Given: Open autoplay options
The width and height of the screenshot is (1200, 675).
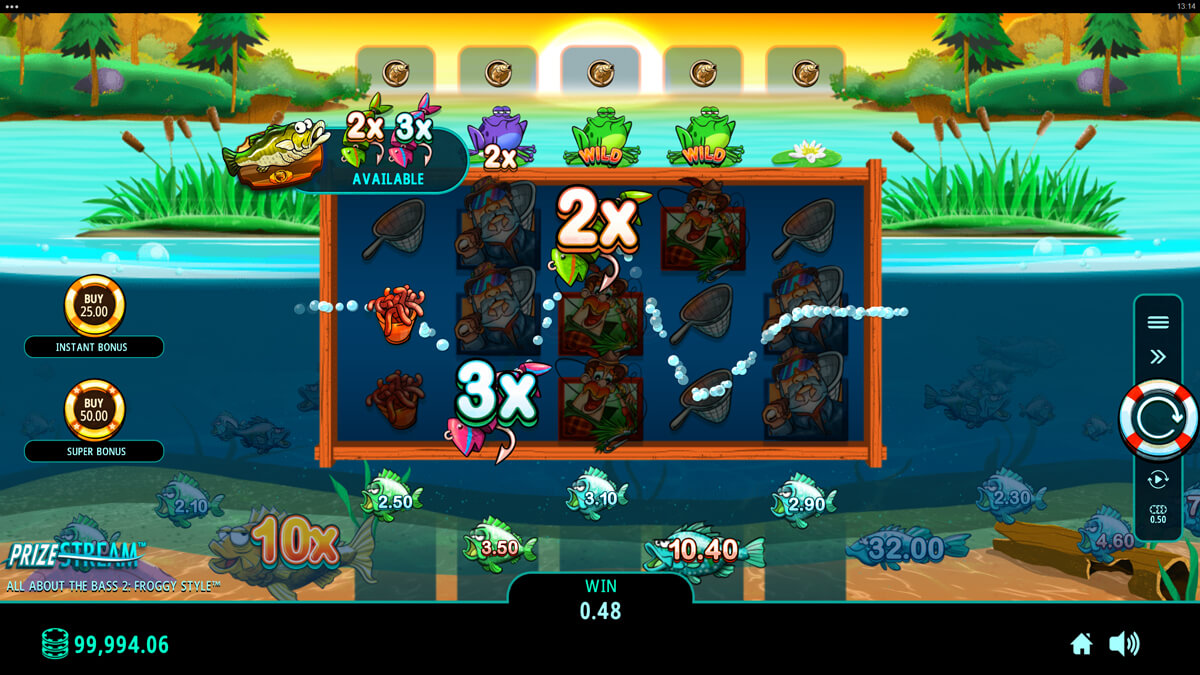Looking at the screenshot, I should tap(1158, 480).
